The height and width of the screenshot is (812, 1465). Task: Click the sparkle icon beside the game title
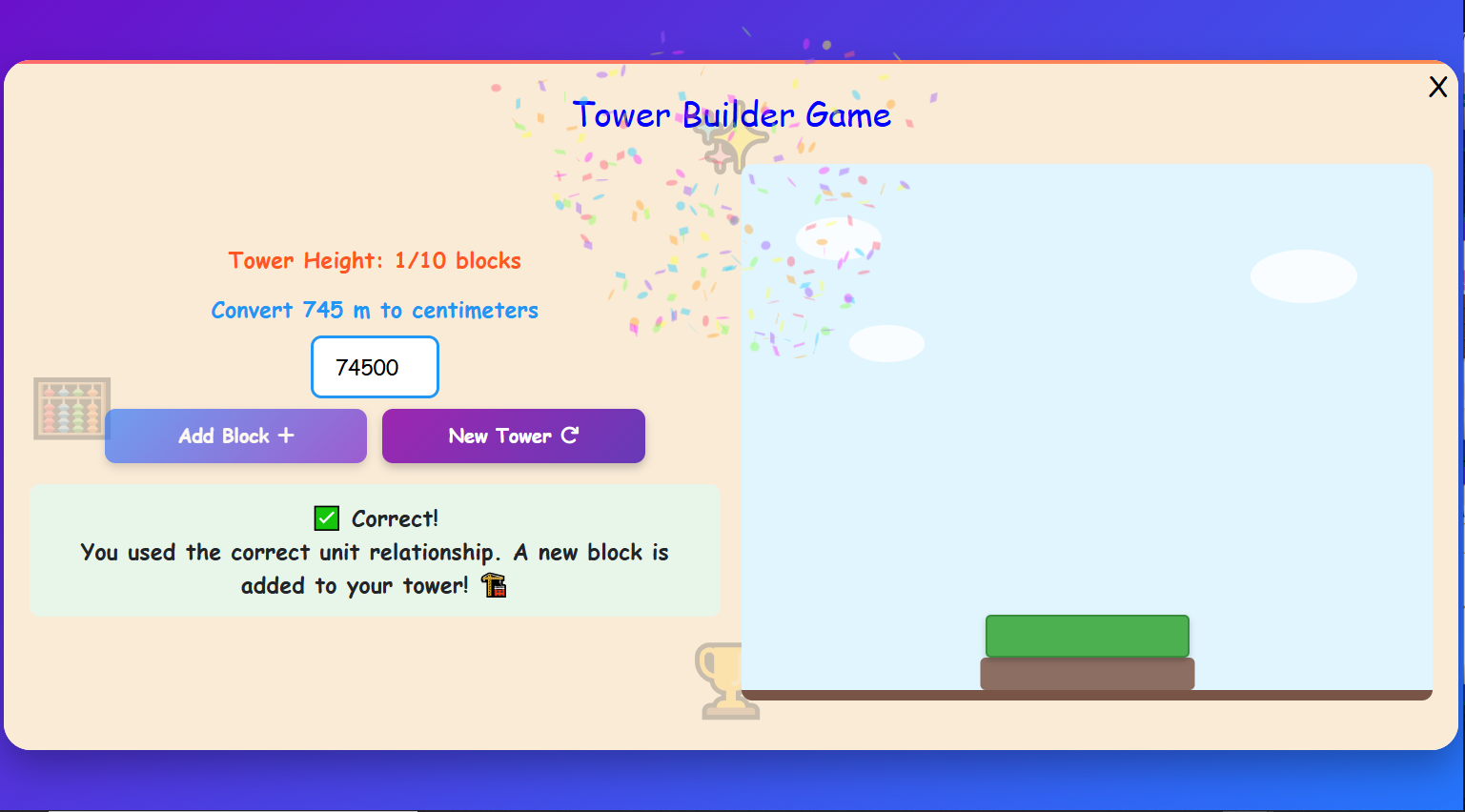tap(734, 145)
